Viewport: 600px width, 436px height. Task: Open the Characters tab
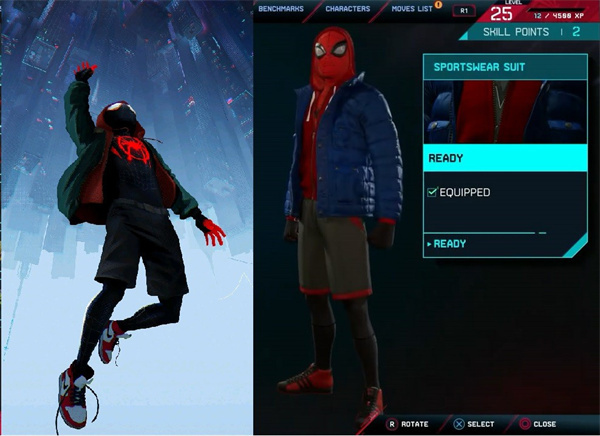(x=348, y=9)
